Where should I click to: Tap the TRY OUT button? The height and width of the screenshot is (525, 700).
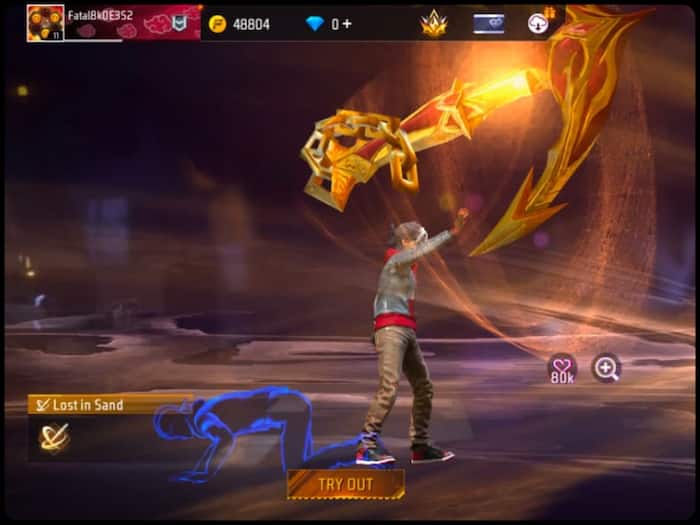pyautogui.click(x=345, y=484)
